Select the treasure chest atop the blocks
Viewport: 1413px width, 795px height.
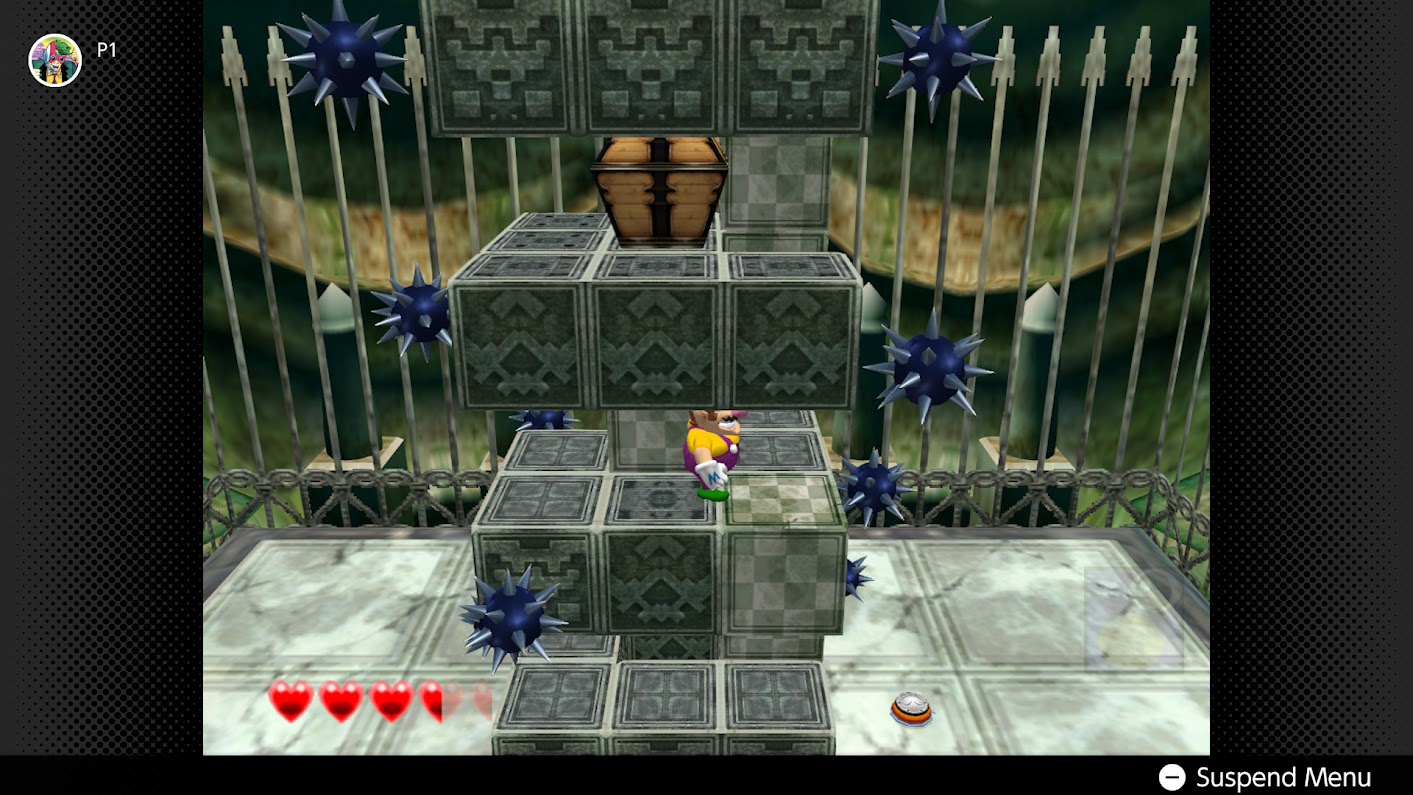[x=660, y=190]
